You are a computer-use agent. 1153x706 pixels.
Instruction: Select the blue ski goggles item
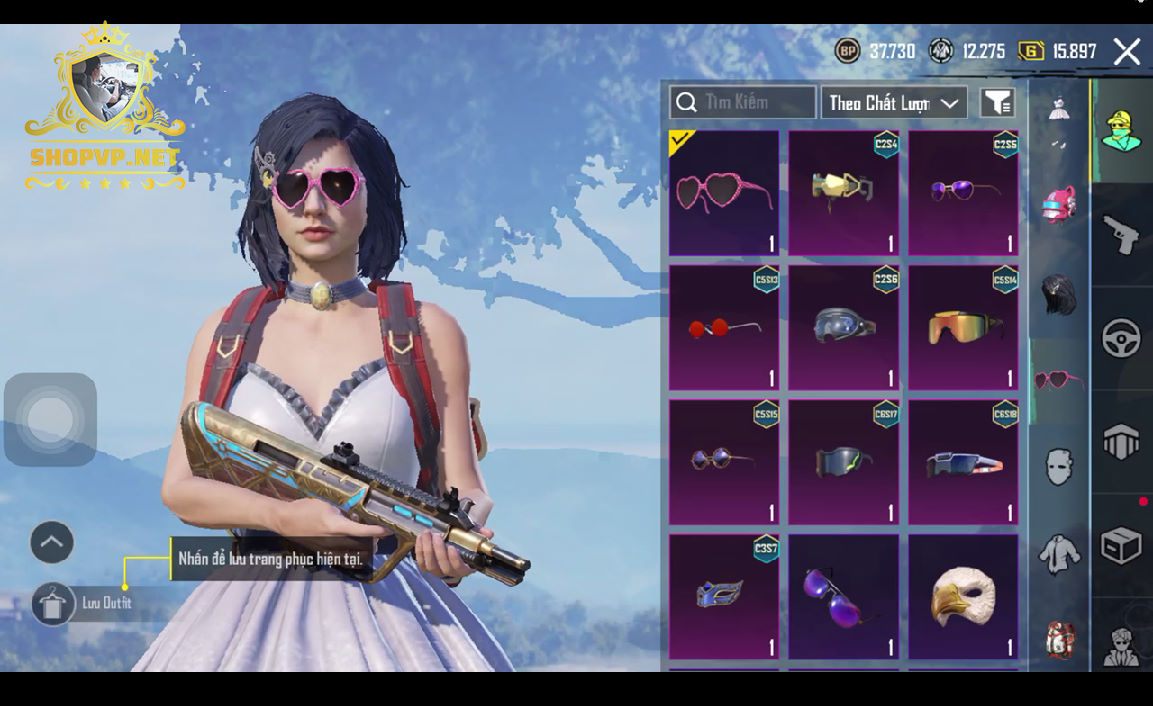pyautogui.click(x=843, y=327)
